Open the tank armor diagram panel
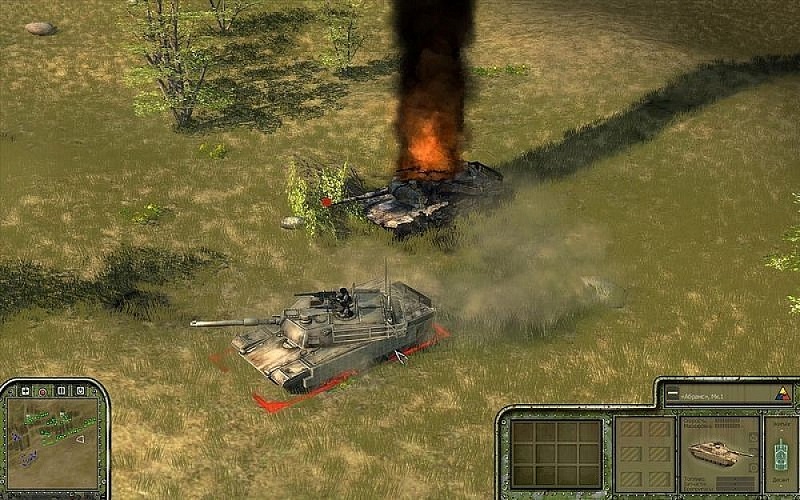 [x=780, y=455]
